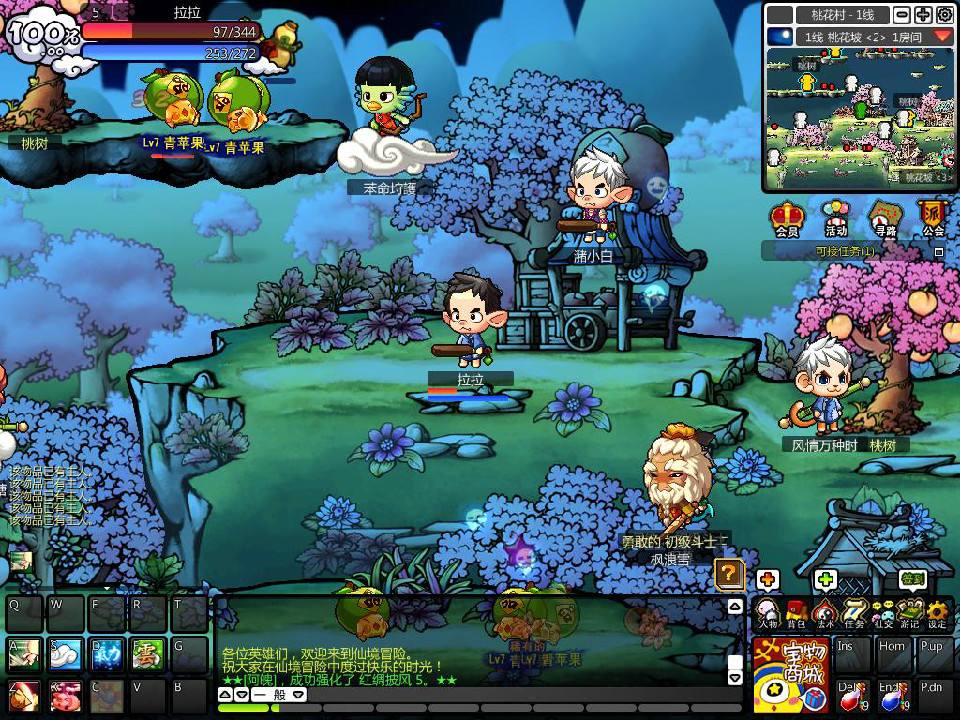Open the 人物 character menu
The width and height of the screenshot is (960, 720).
click(767, 613)
